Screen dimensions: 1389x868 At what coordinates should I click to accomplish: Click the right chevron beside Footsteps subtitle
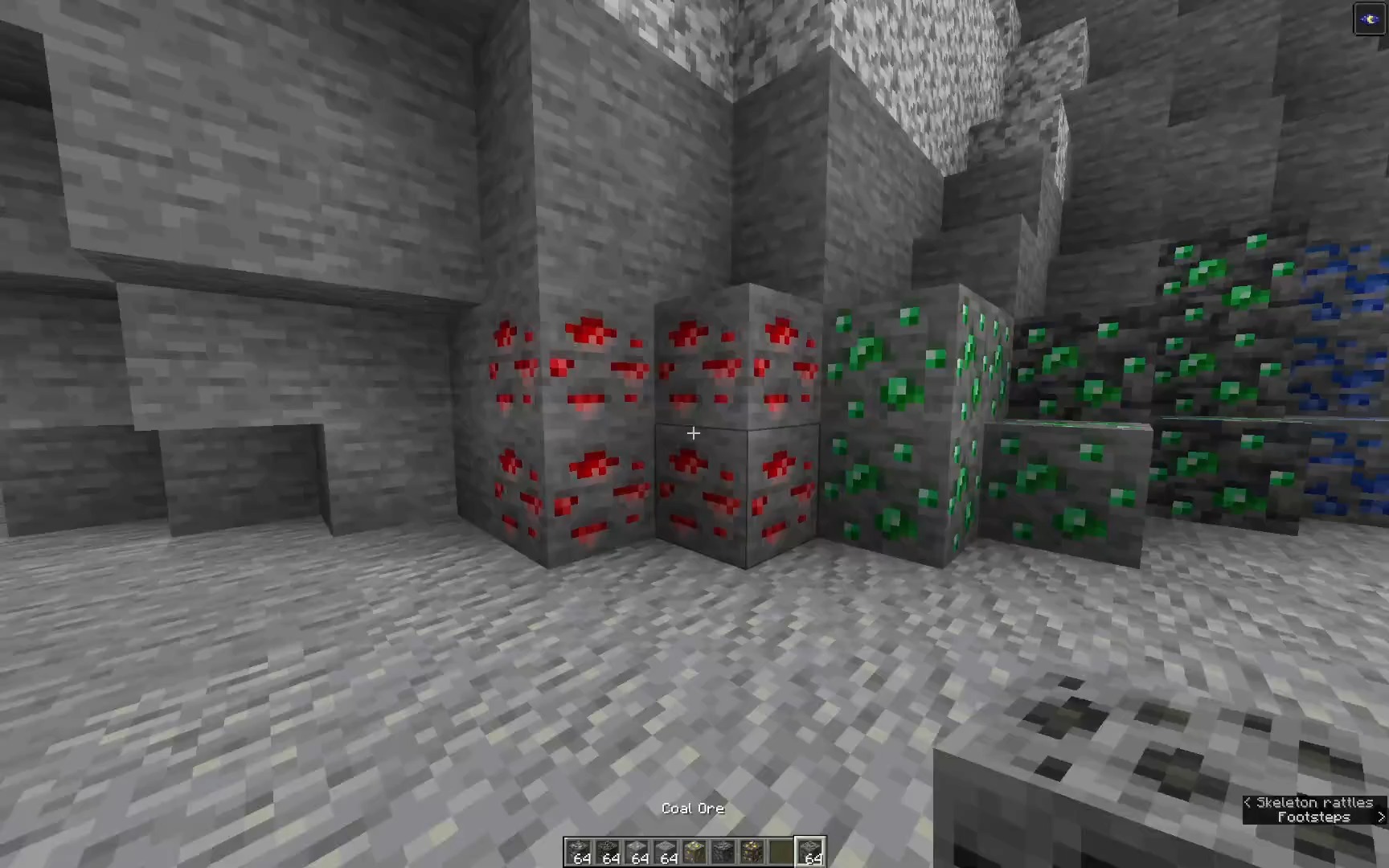pos(1380,817)
